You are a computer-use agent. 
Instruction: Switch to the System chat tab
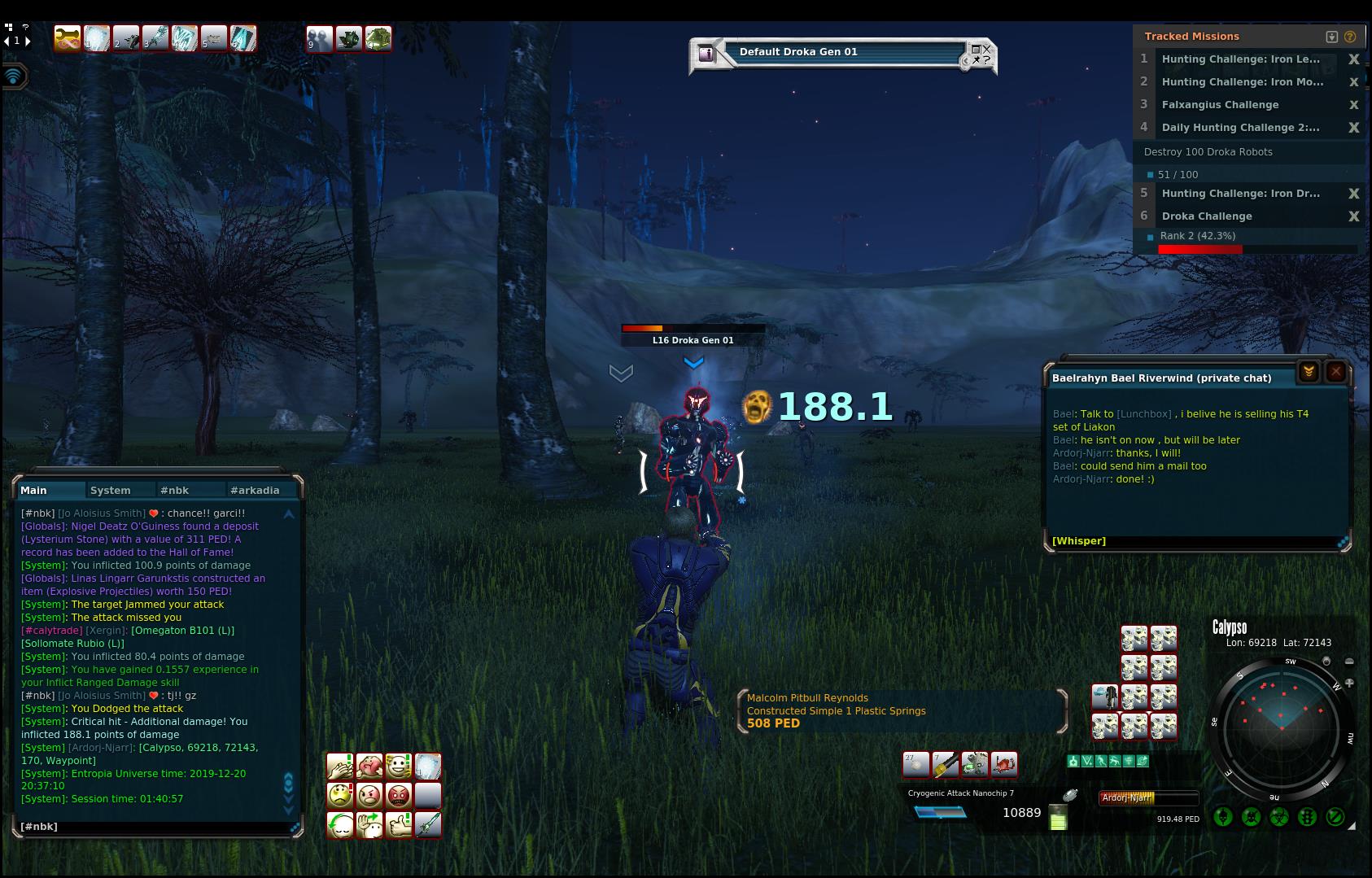(x=111, y=491)
